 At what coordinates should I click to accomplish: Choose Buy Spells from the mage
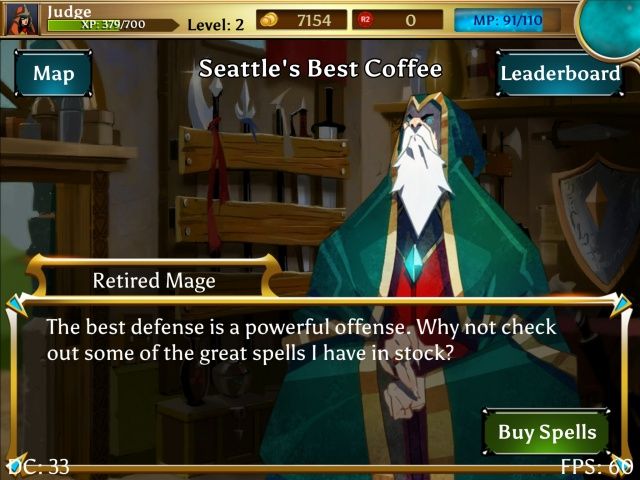point(546,432)
